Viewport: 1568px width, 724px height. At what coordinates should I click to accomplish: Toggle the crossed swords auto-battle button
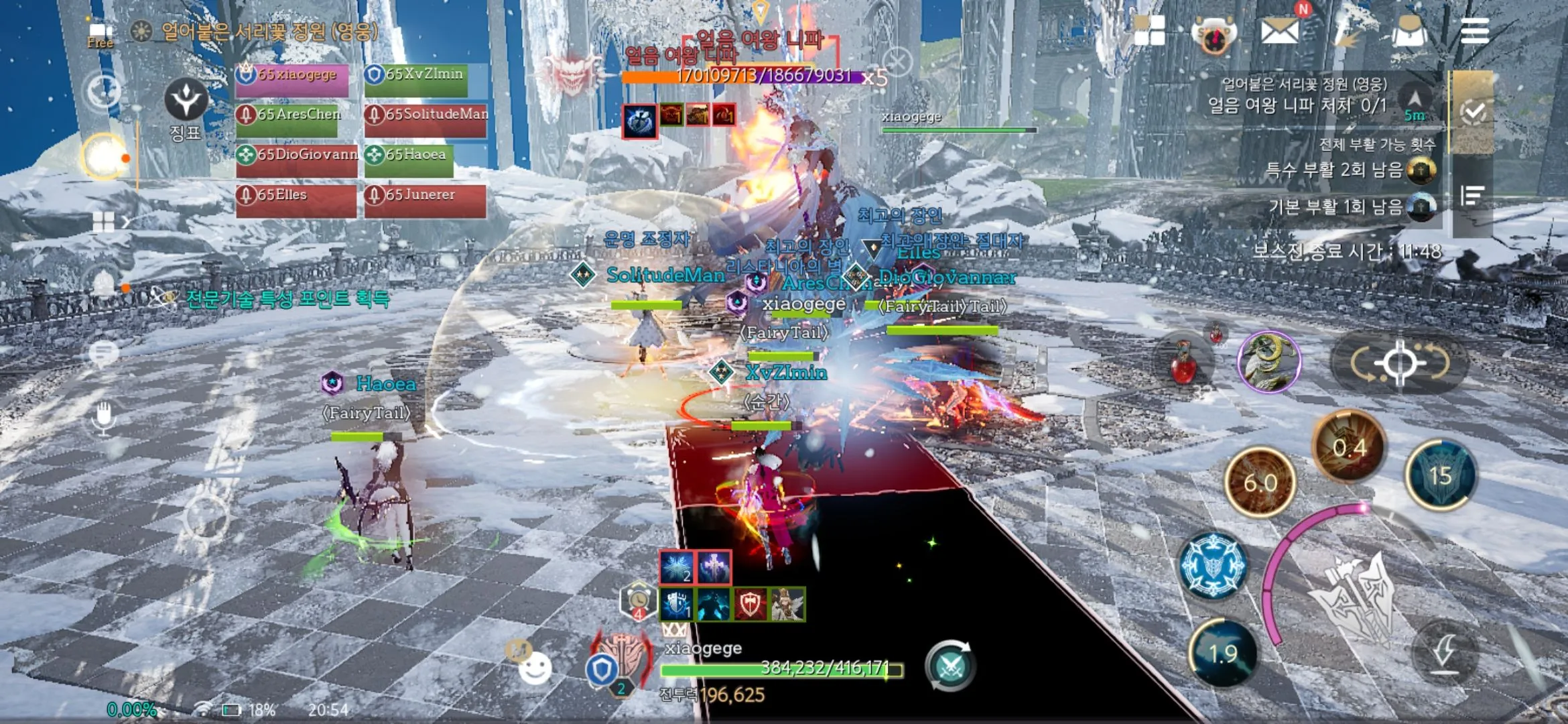950,666
